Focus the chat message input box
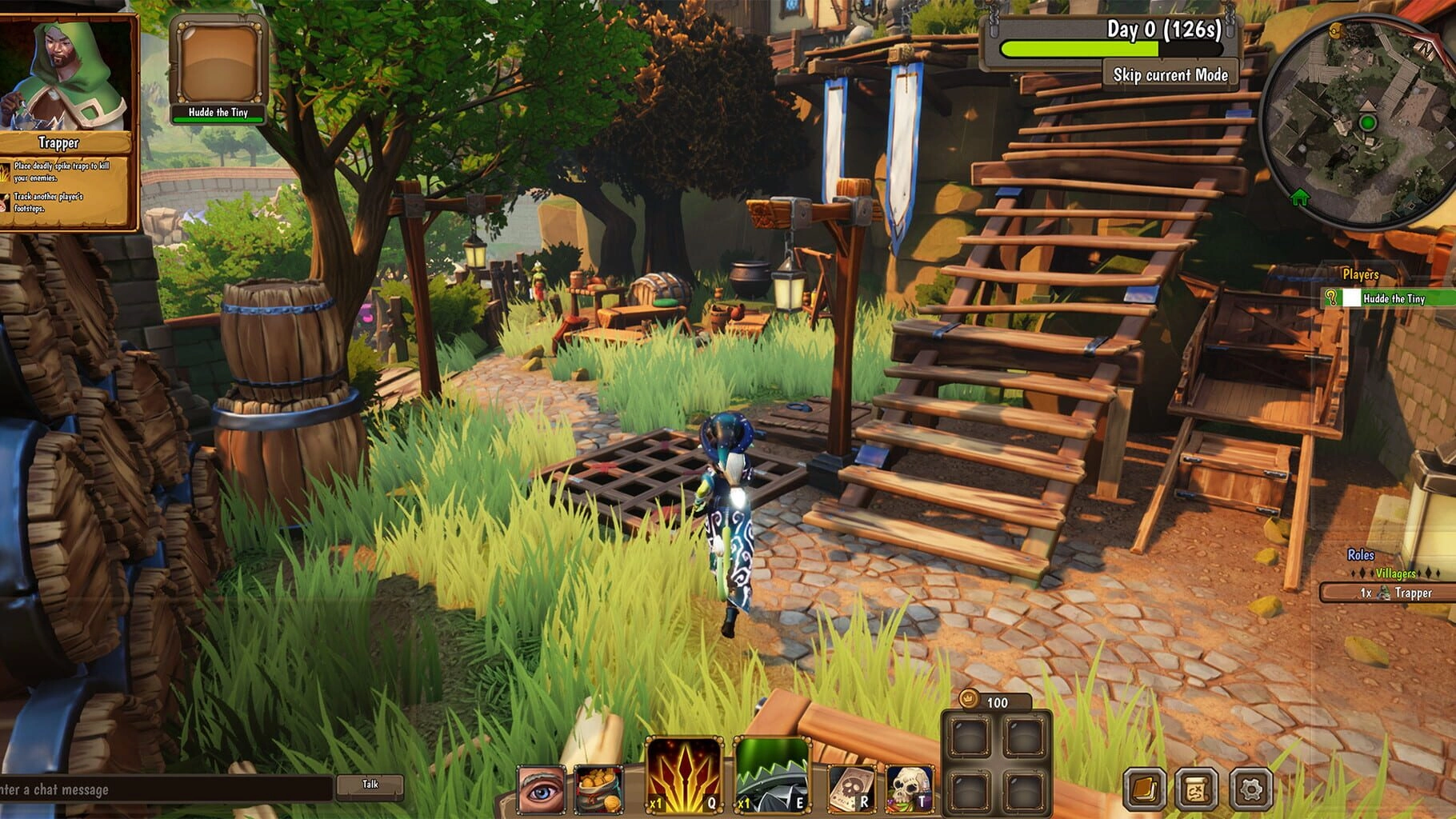The width and height of the screenshot is (1456, 819). (164, 789)
